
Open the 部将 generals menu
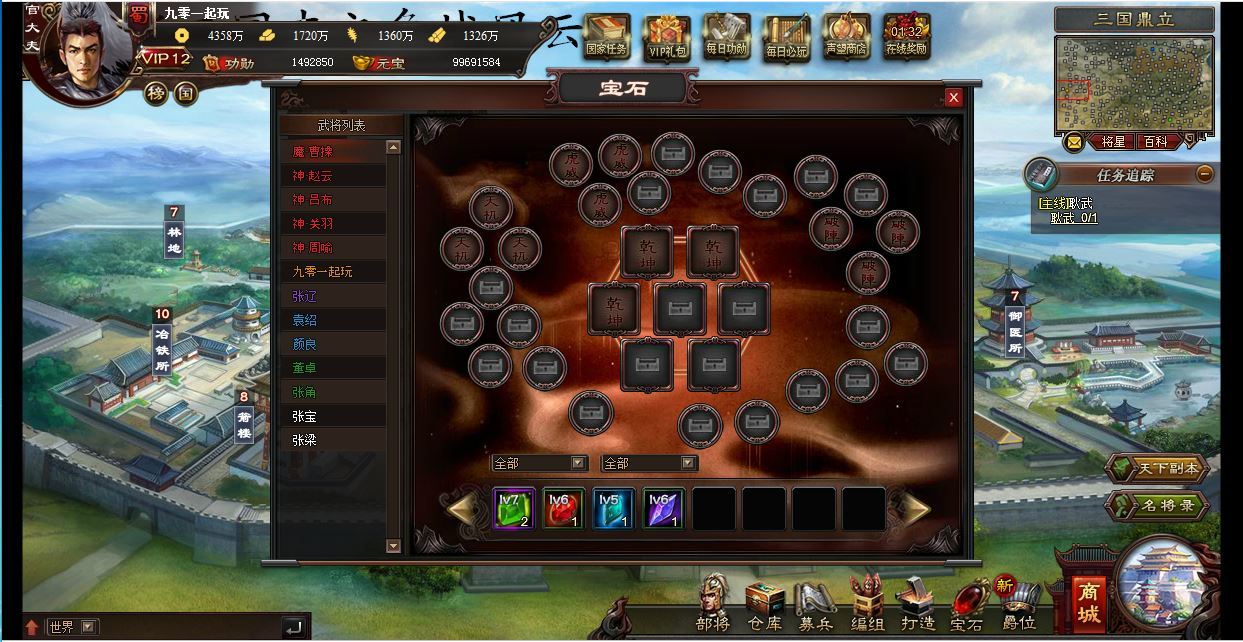tap(713, 604)
